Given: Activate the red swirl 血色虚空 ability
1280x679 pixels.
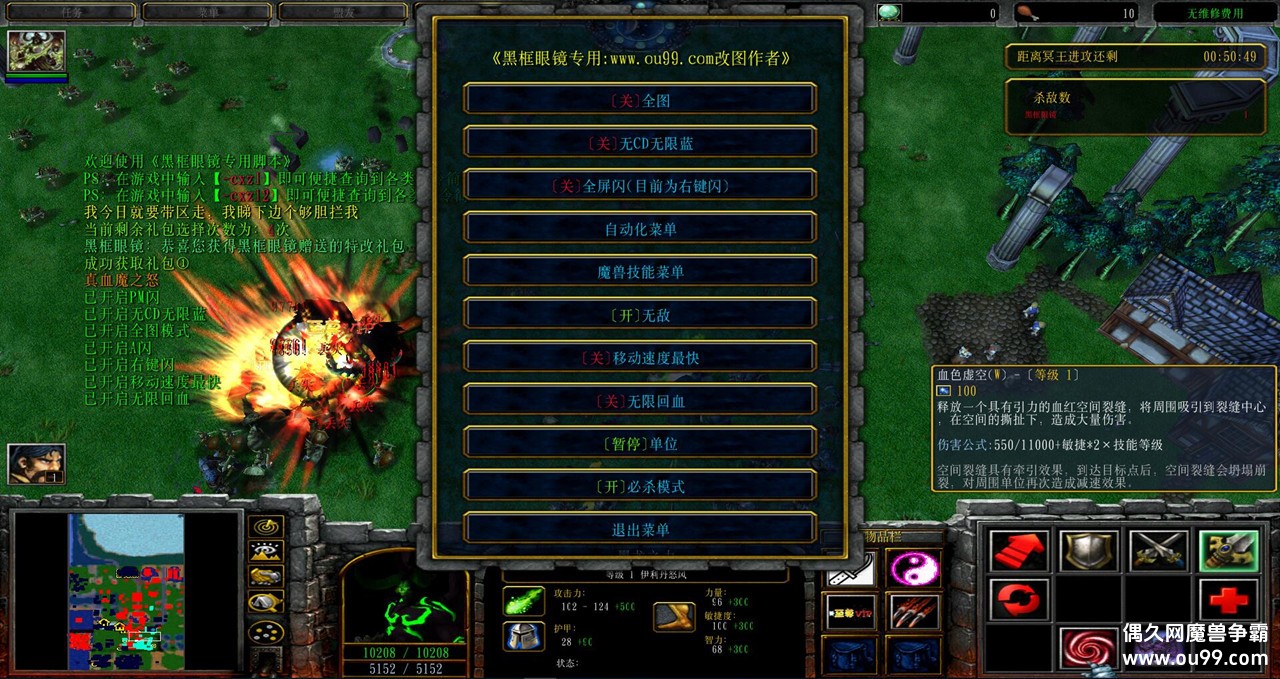Looking at the screenshot, I should [x=1088, y=648].
